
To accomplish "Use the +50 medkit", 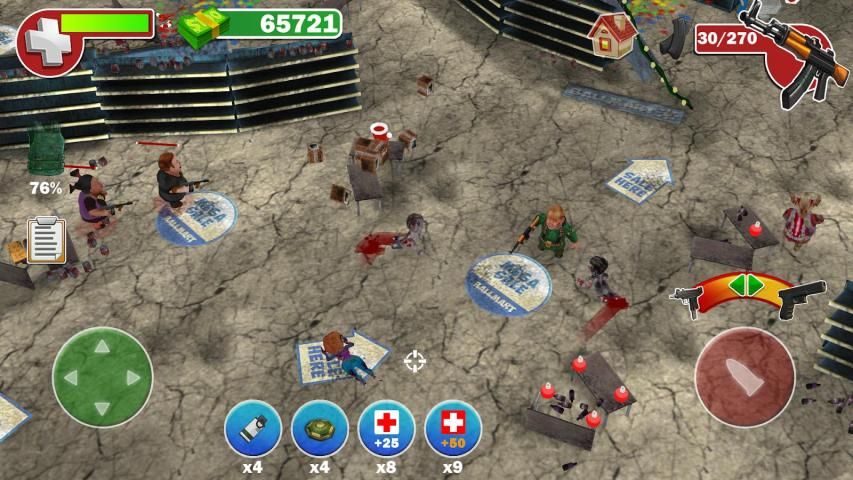I will [x=453, y=428].
